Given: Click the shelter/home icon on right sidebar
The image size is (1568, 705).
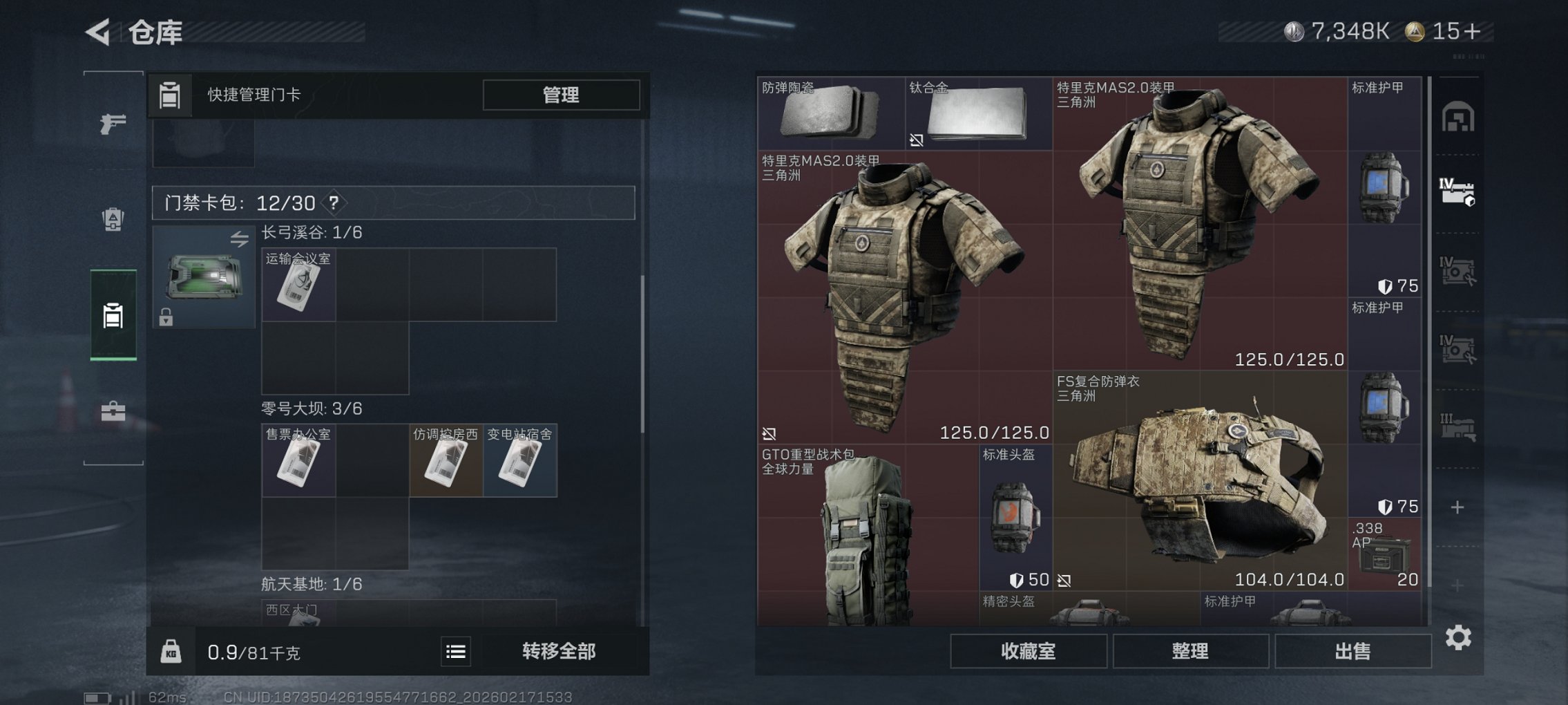Looking at the screenshot, I should 1457,117.
